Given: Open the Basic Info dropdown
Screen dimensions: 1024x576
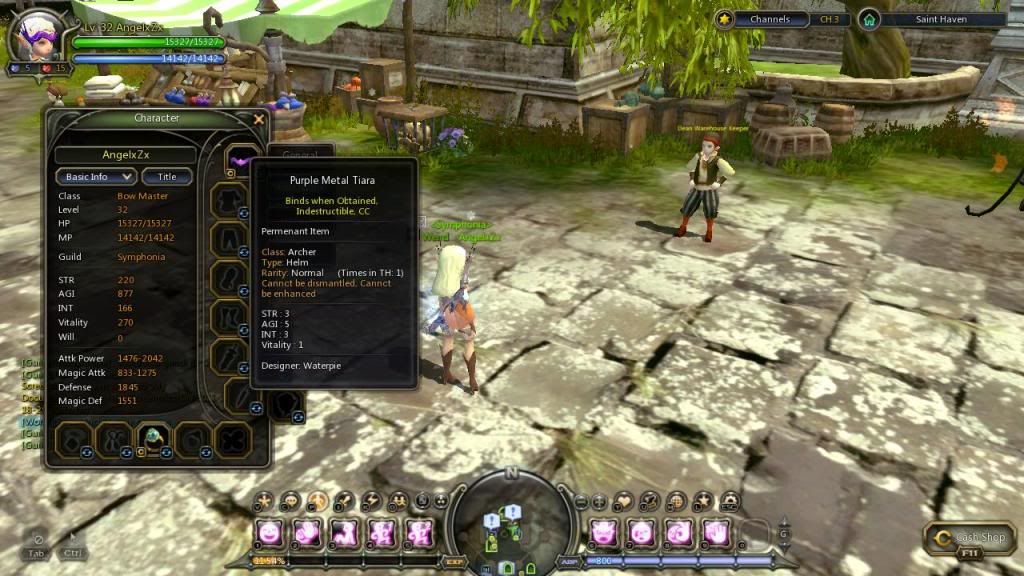Looking at the screenshot, I should click(95, 177).
